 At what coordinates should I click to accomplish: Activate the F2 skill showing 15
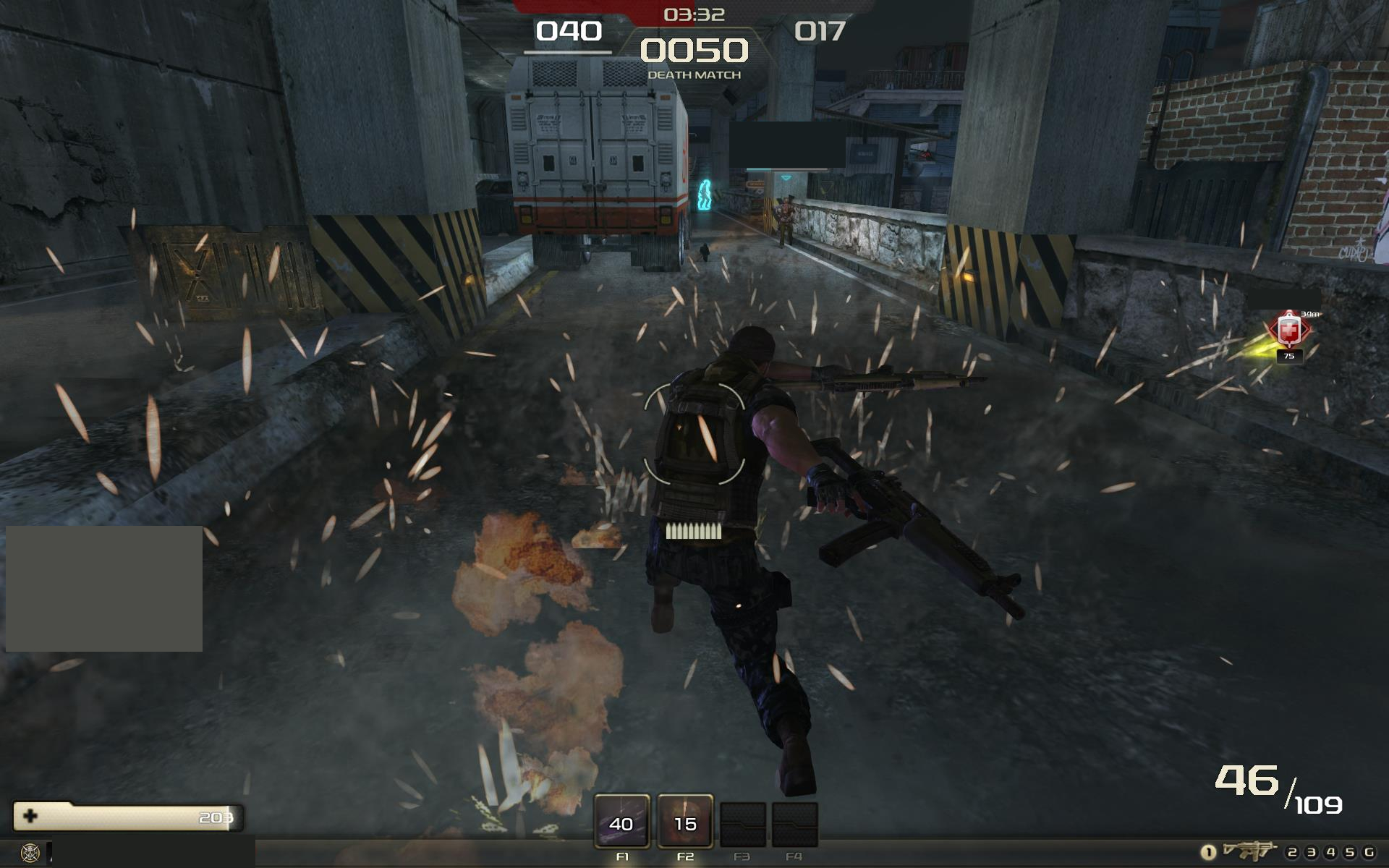[x=685, y=822]
